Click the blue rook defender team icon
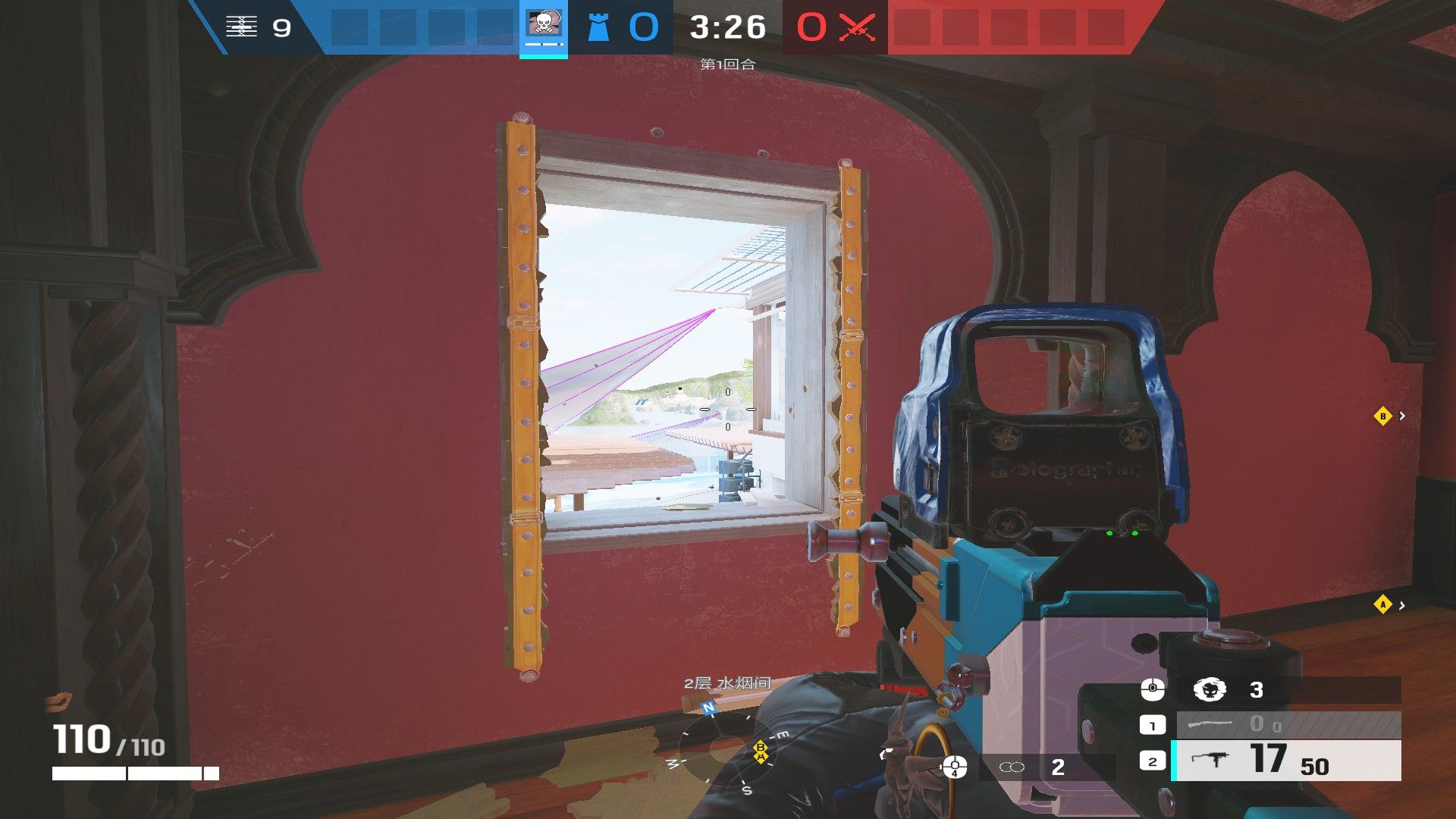 599,27
